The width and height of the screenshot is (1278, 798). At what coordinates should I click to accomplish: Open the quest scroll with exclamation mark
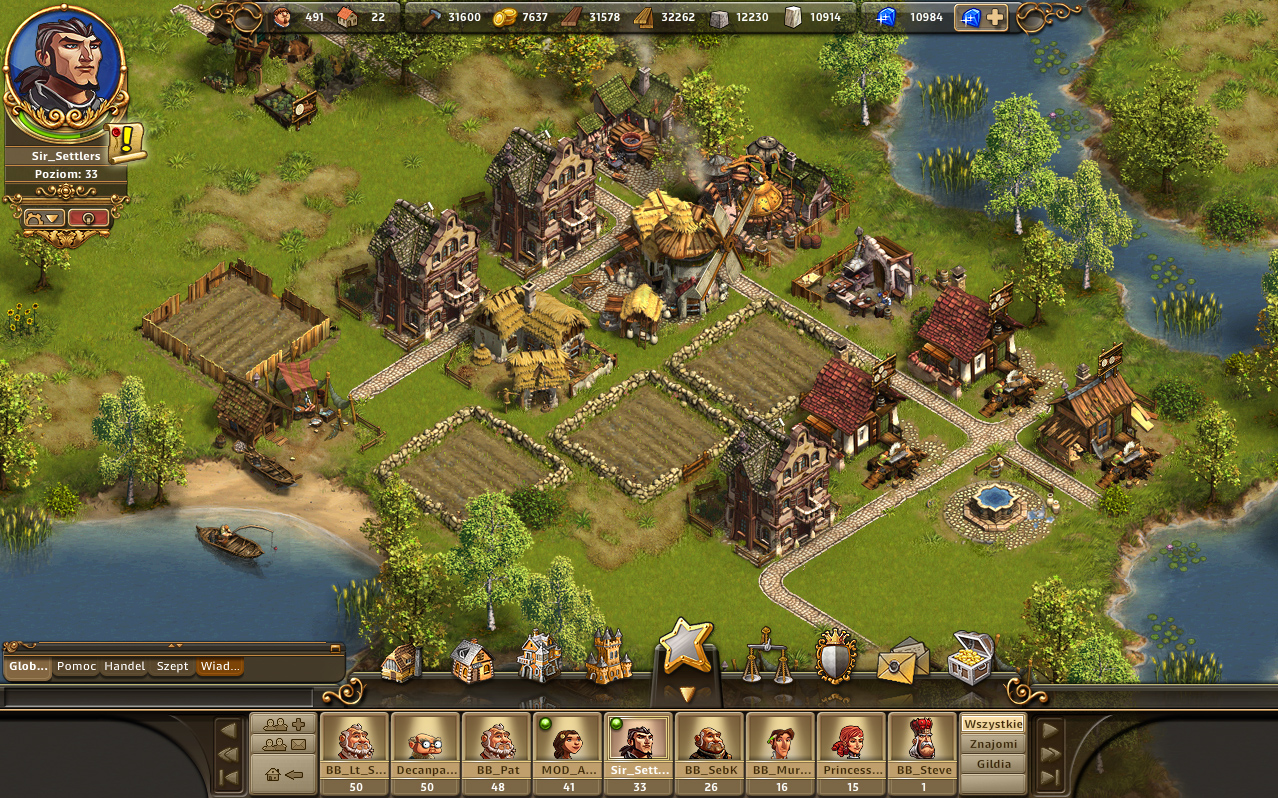tap(126, 143)
